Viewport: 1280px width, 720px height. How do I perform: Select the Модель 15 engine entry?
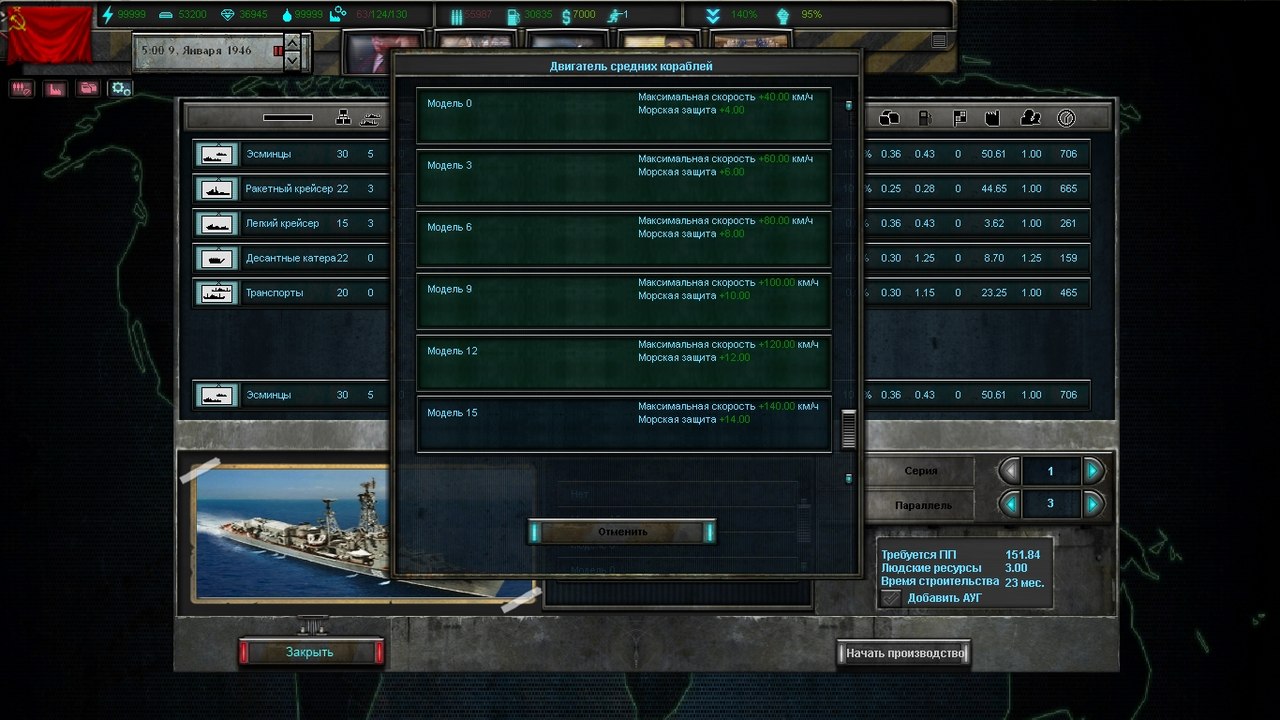click(x=623, y=425)
